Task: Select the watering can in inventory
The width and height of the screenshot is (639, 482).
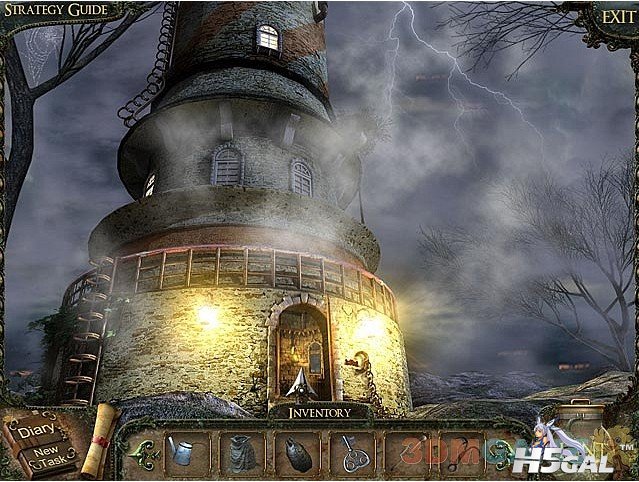Action: pos(185,452)
